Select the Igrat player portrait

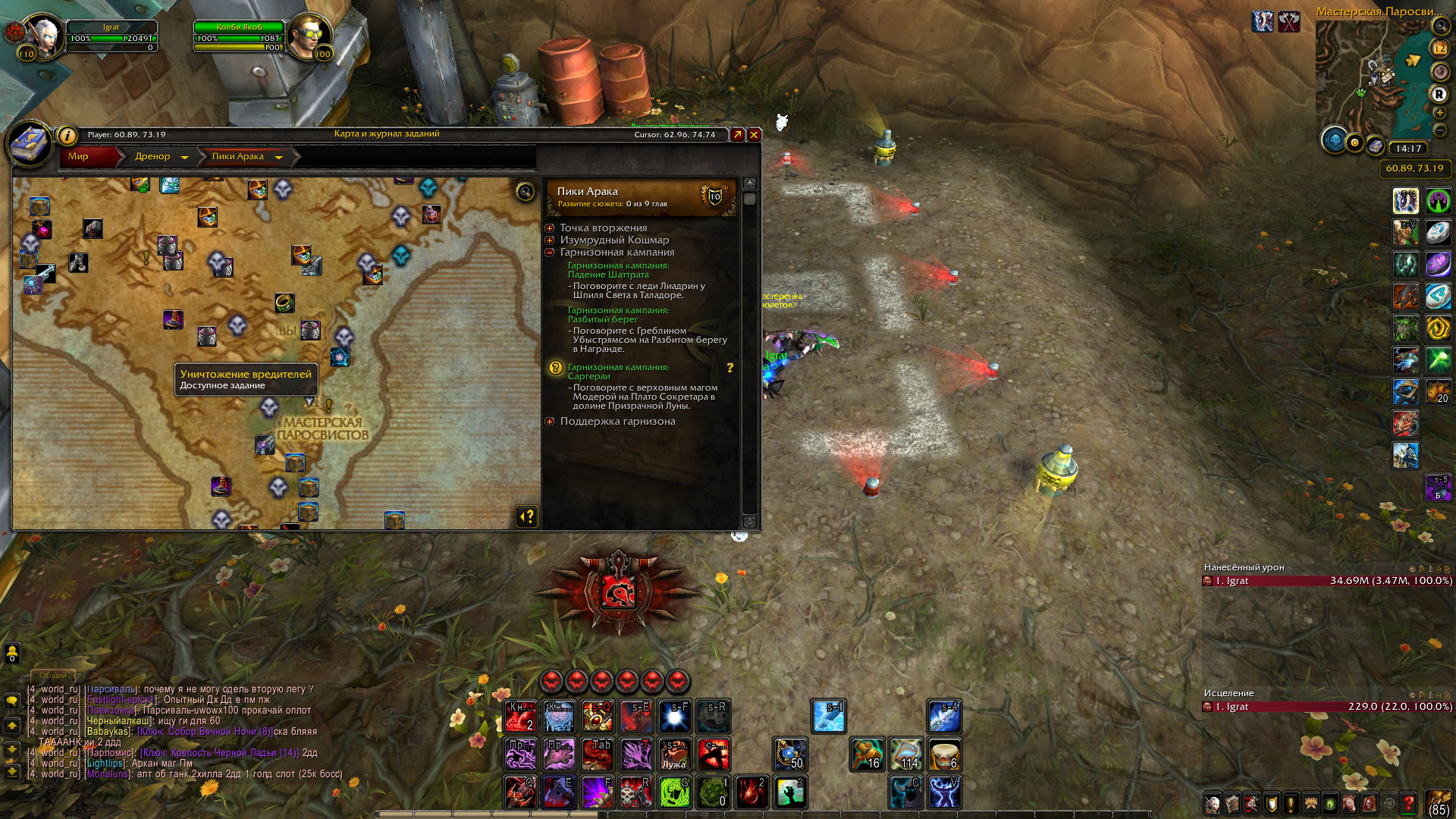[x=44, y=36]
